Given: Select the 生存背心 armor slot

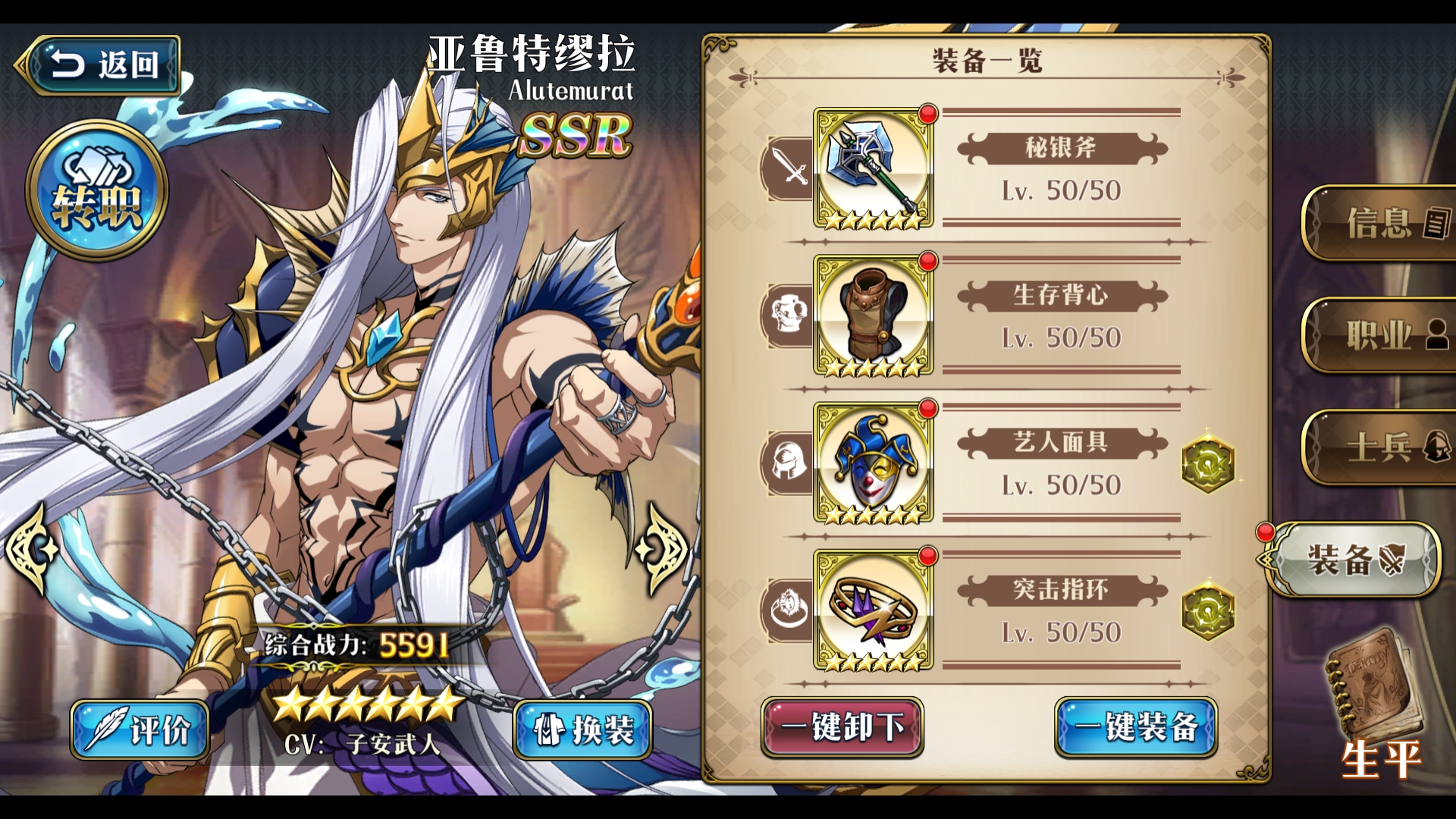Looking at the screenshot, I should (874, 315).
